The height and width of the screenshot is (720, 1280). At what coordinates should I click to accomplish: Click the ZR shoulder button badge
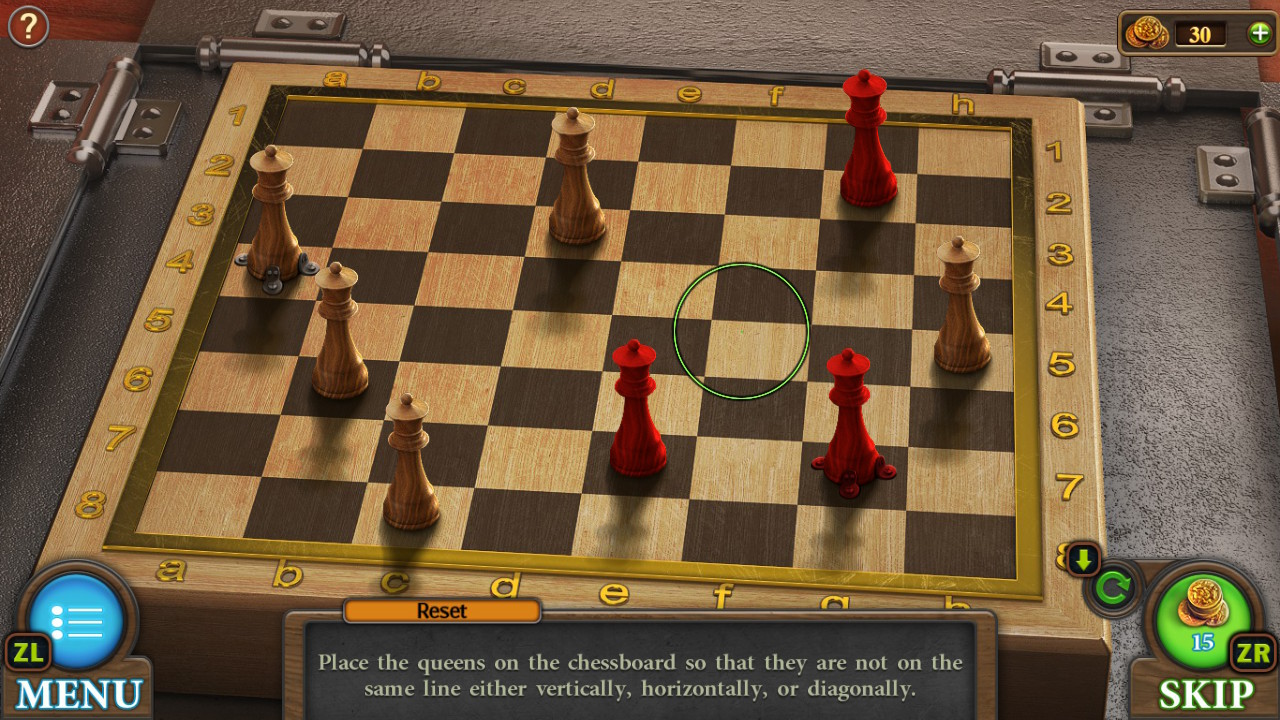[x=1252, y=653]
